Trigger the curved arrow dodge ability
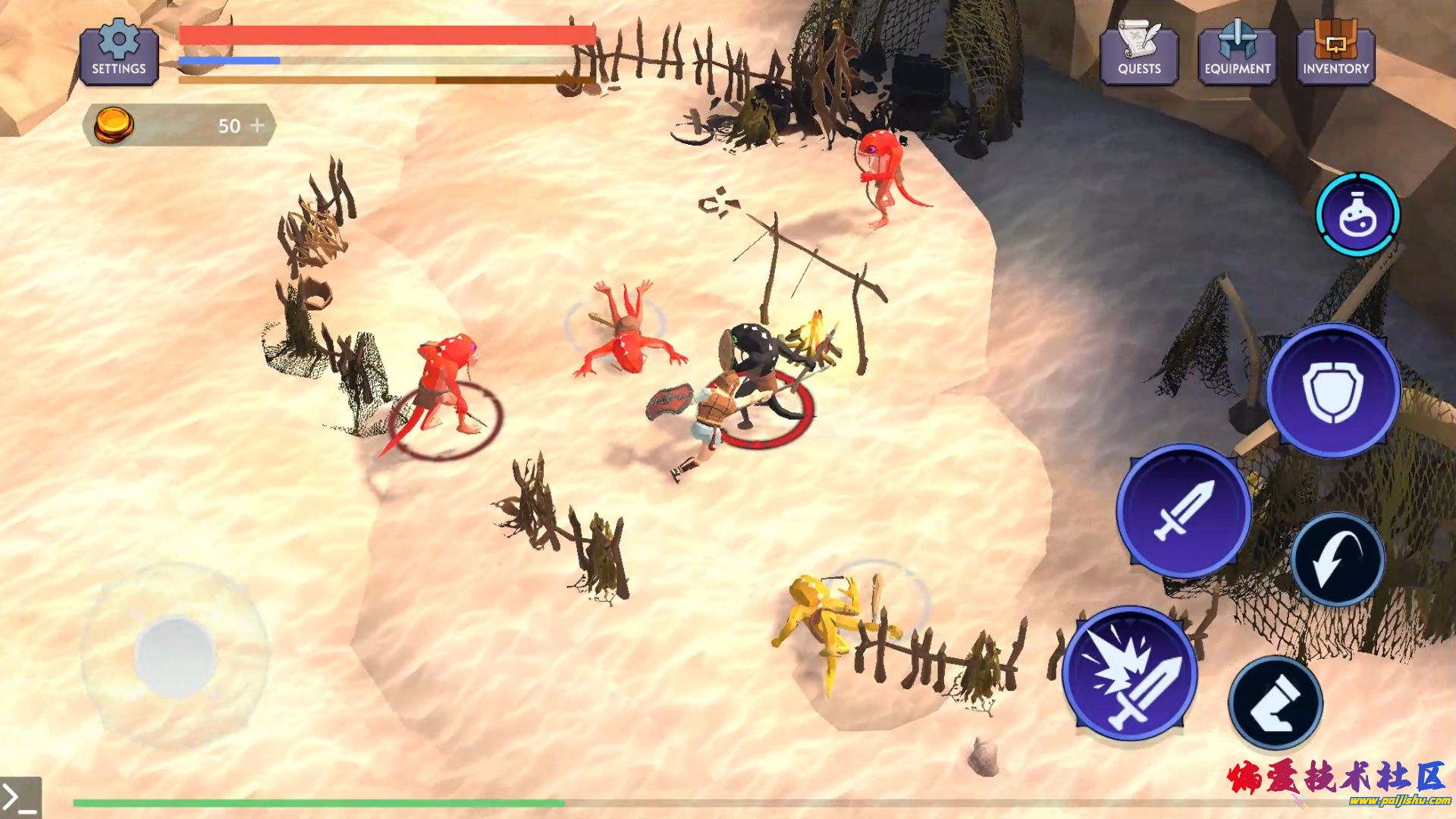This screenshot has width=1456, height=819. pos(1338,560)
